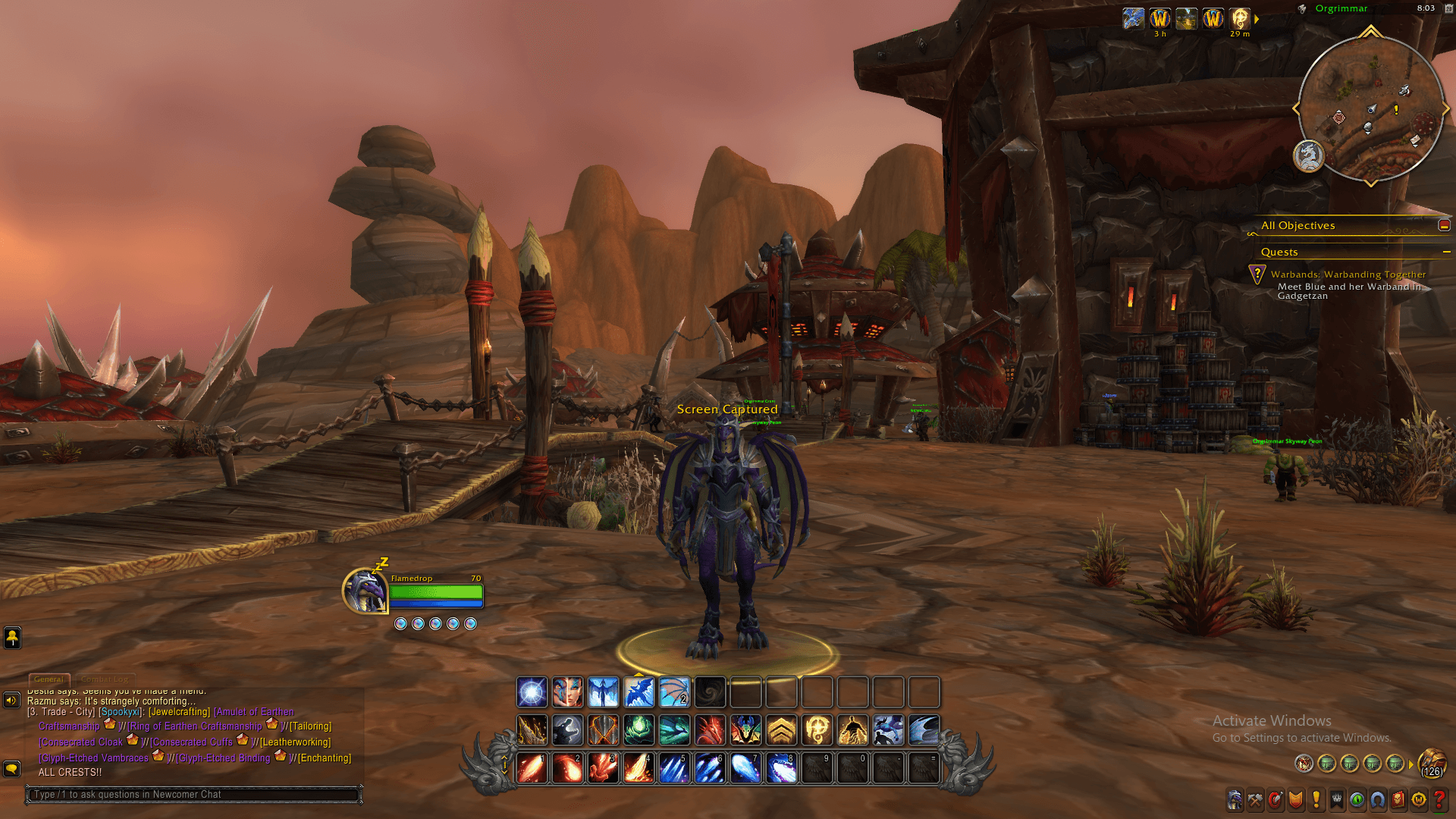
Task: Open the in-game Shop with gold W icon
Action: click(1418, 800)
